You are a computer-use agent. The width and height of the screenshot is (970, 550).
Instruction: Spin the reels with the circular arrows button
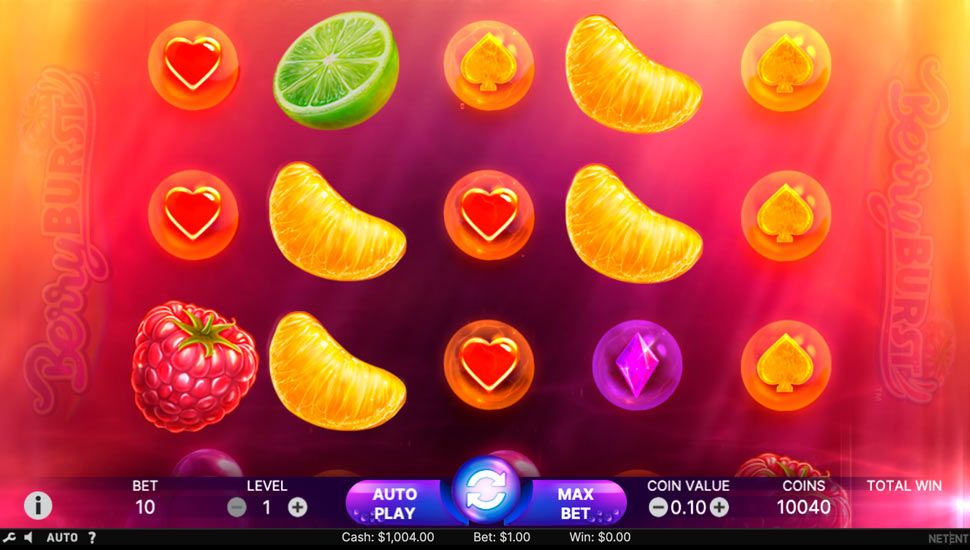pos(486,490)
